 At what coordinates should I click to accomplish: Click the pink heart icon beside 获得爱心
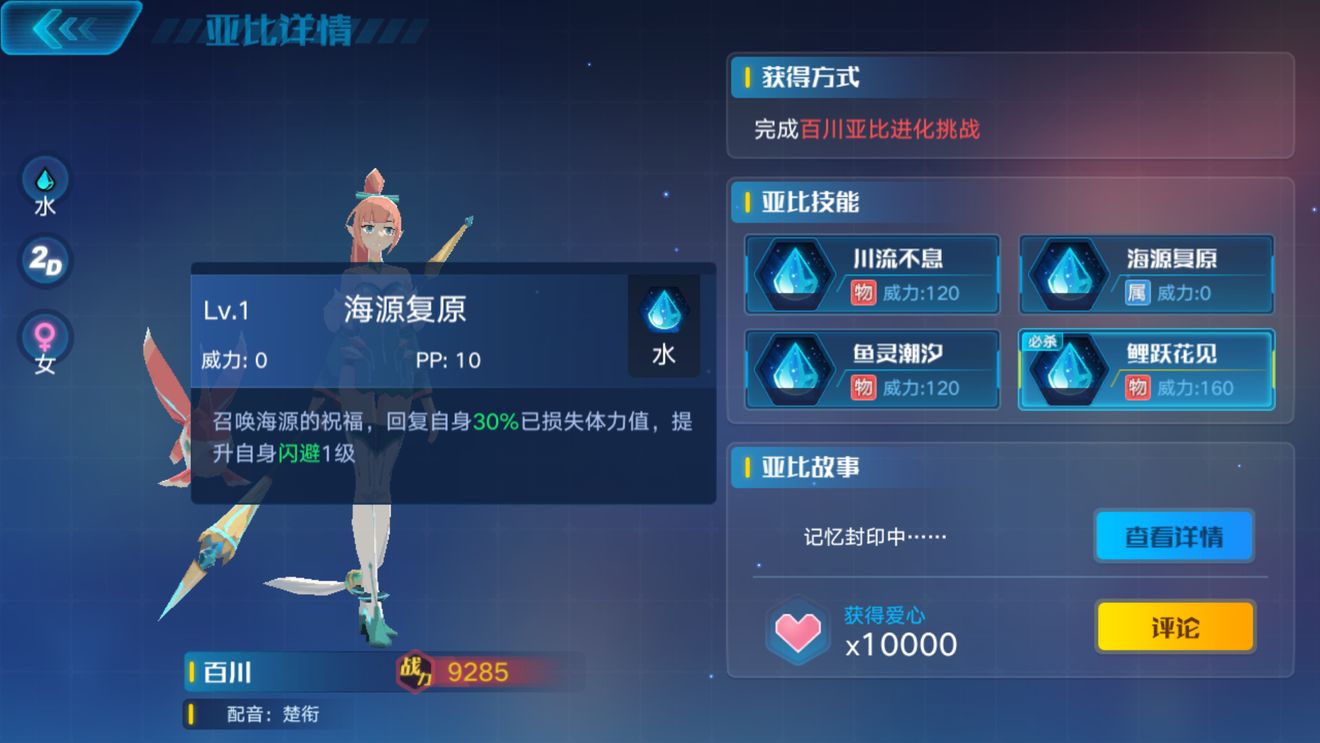(x=797, y=631)
